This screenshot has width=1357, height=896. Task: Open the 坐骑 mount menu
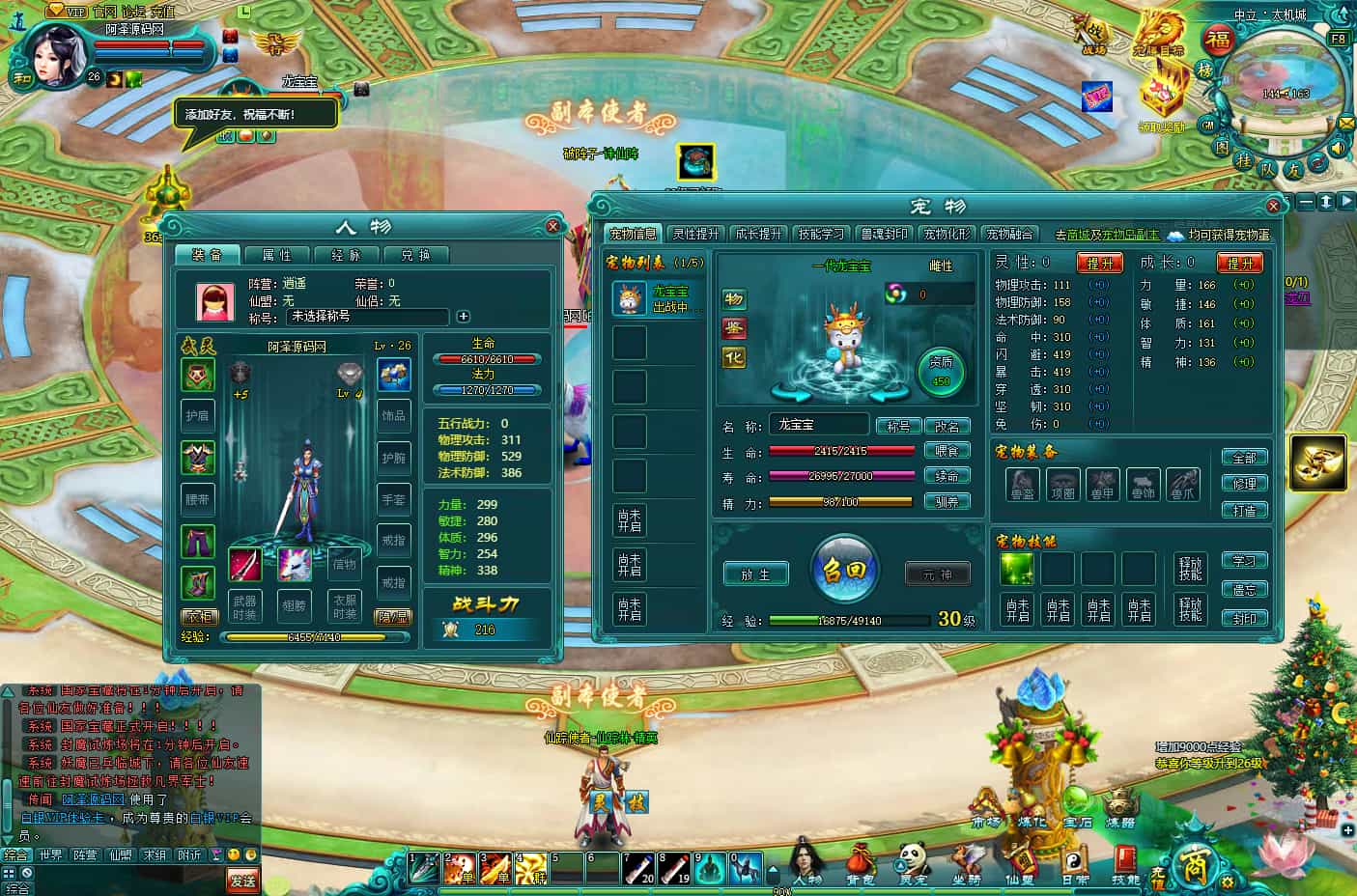click(x=964, y=862)
